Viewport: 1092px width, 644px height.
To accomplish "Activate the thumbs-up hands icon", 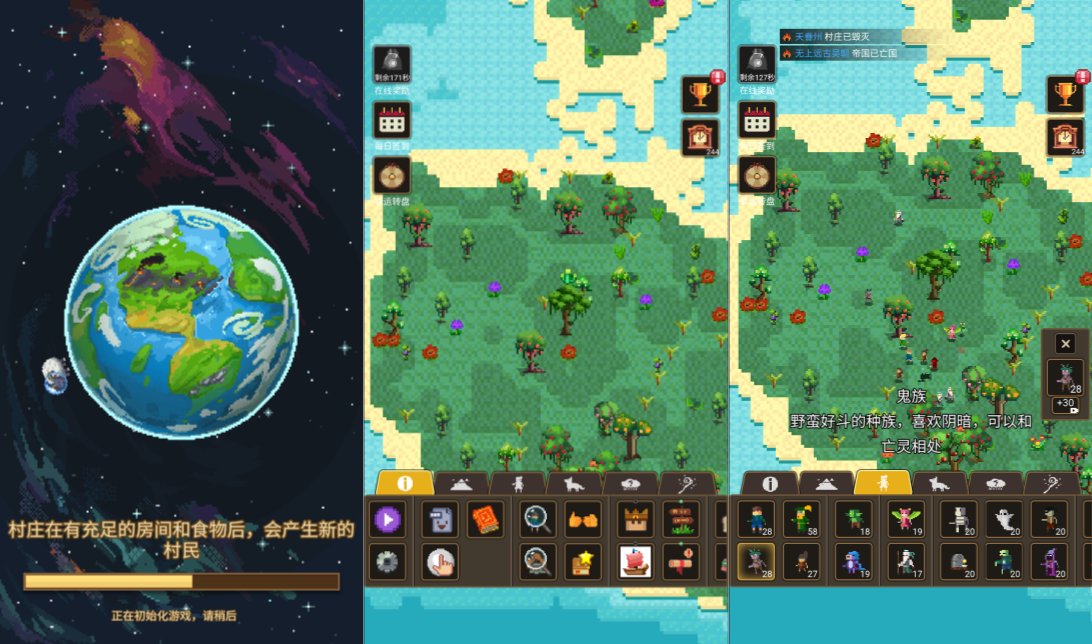I will point(583,519).
